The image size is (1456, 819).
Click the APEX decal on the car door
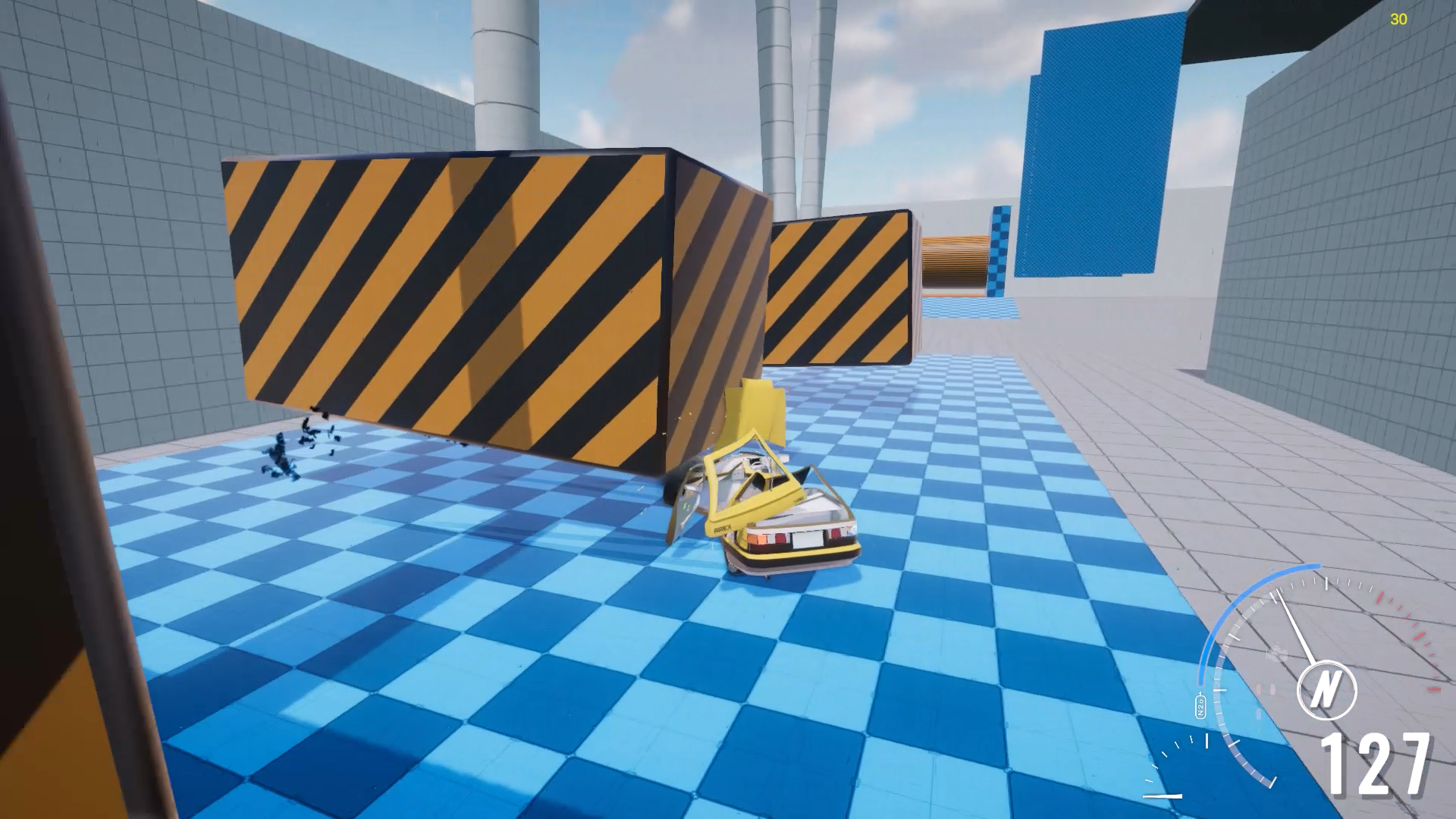[722, 527]
